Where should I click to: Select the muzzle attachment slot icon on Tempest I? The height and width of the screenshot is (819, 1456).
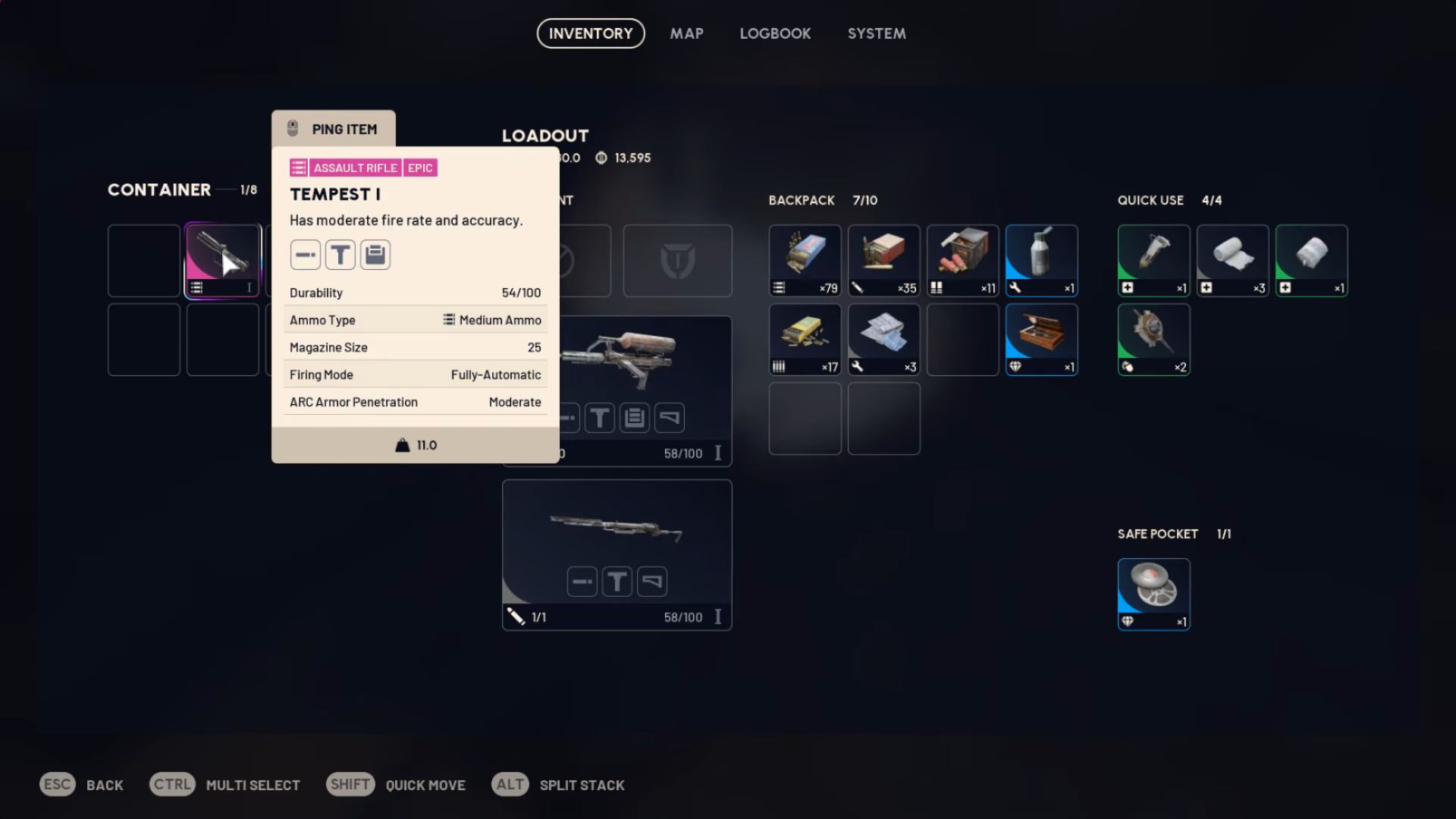pos(306,255)
